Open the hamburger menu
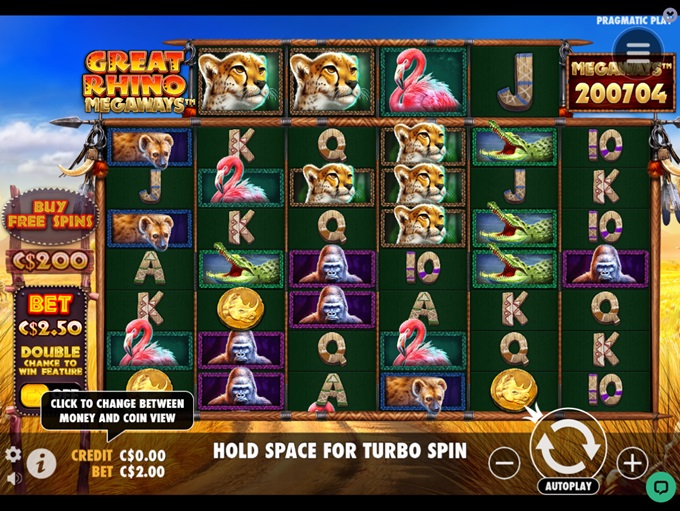This screenshot has height=511, width=680. [638, 51]
